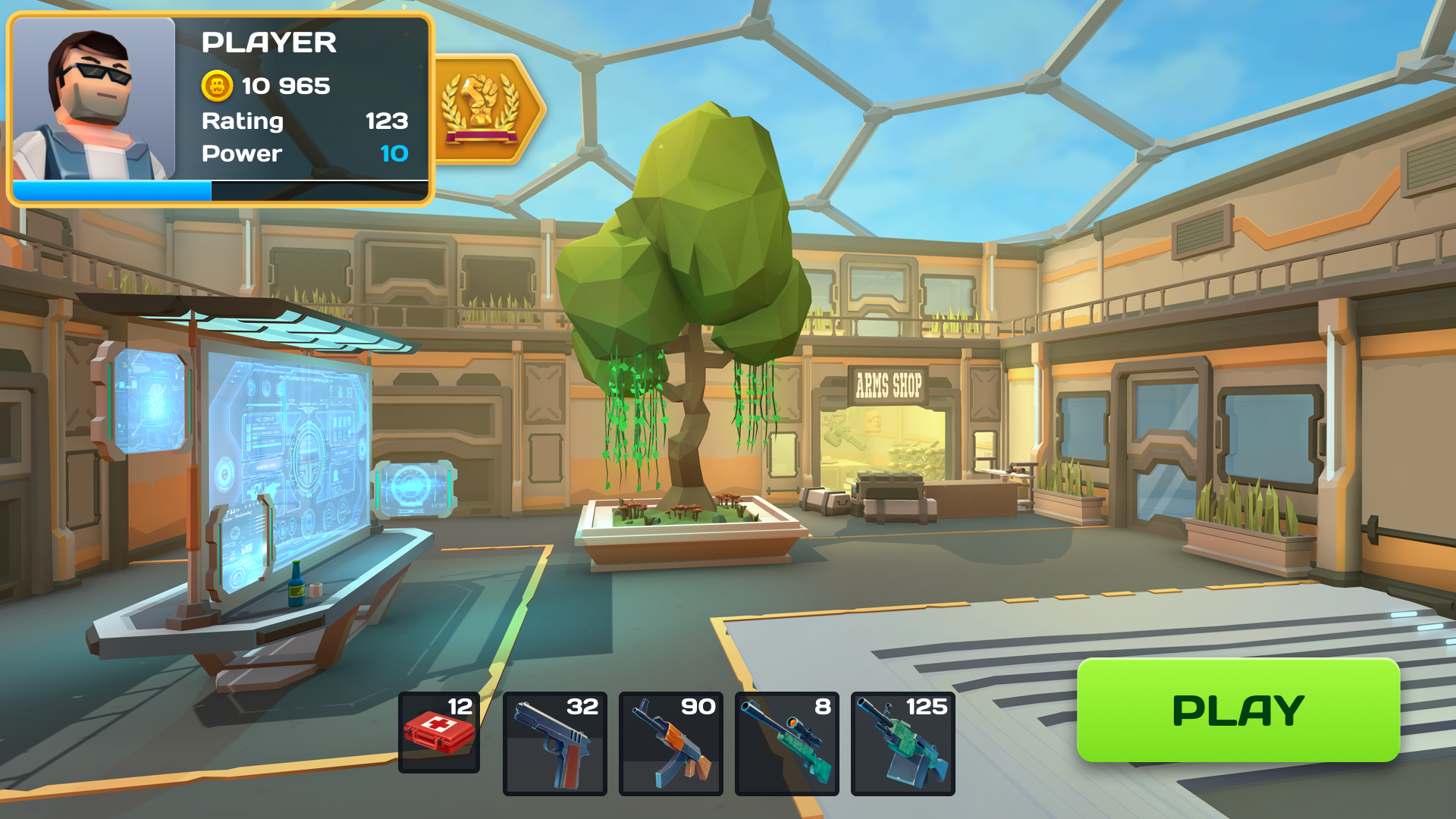Click the PLAYER name label
Screen dimensions: 1456x819
pos(268,43)
